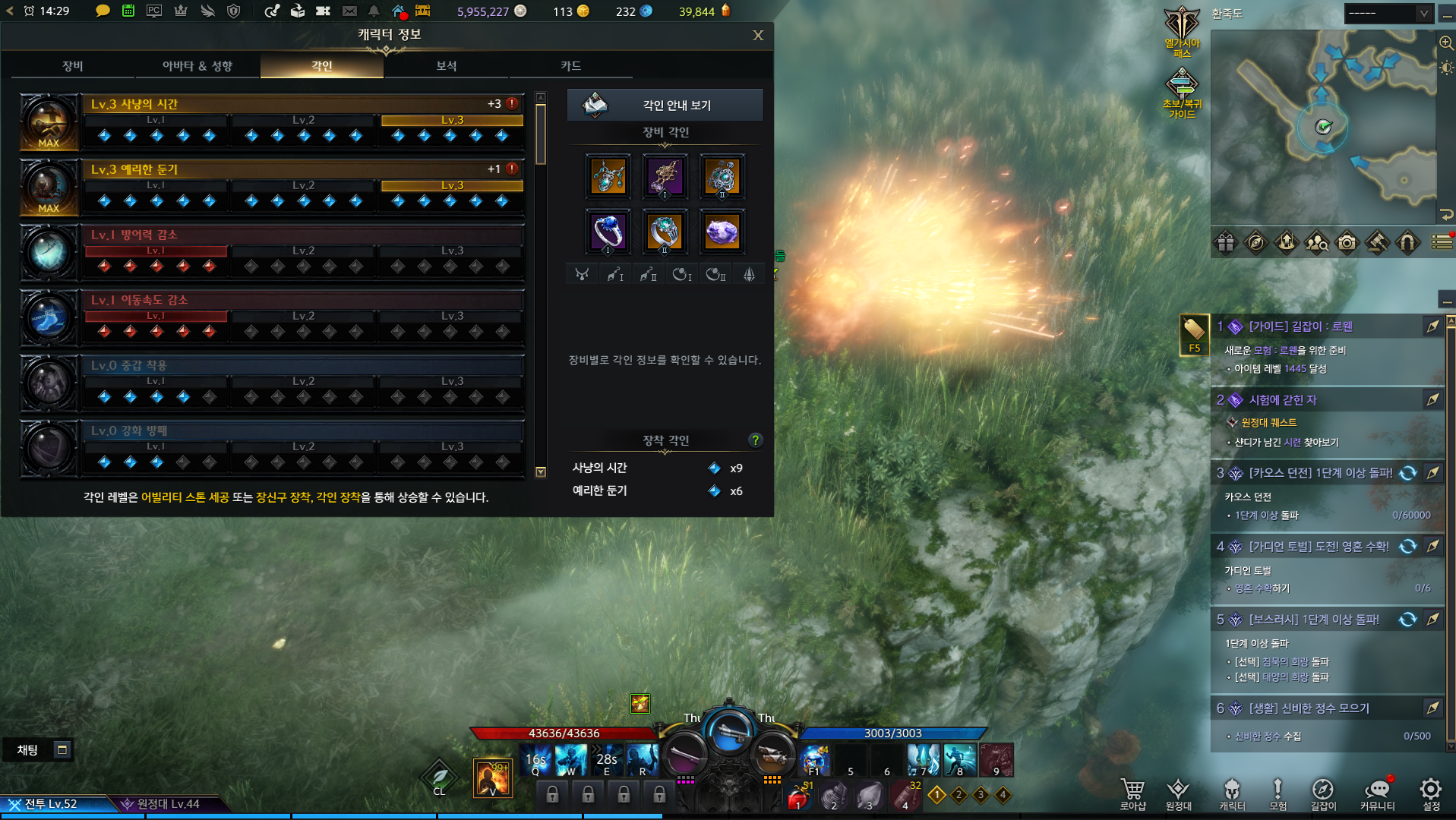The height and width of the screenshot is (820, 1456).
Task: Open the 장착 각인 help question mark
Action: tap(755, 440)
